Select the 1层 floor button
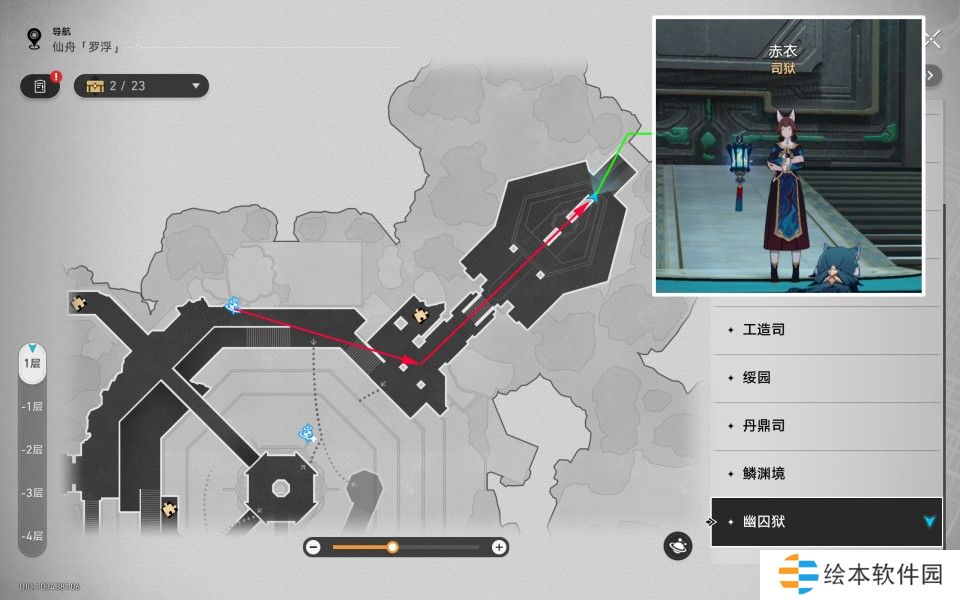 pyautogui.click(x=33, y=363)
